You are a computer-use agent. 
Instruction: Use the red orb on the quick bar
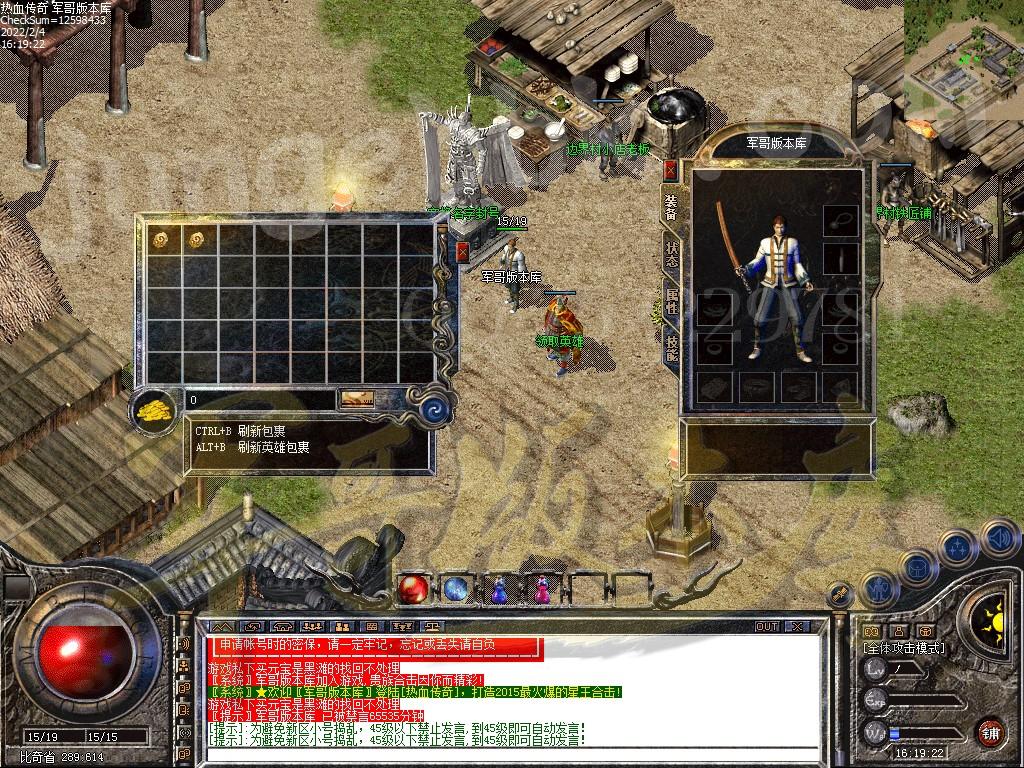[414, 590]
